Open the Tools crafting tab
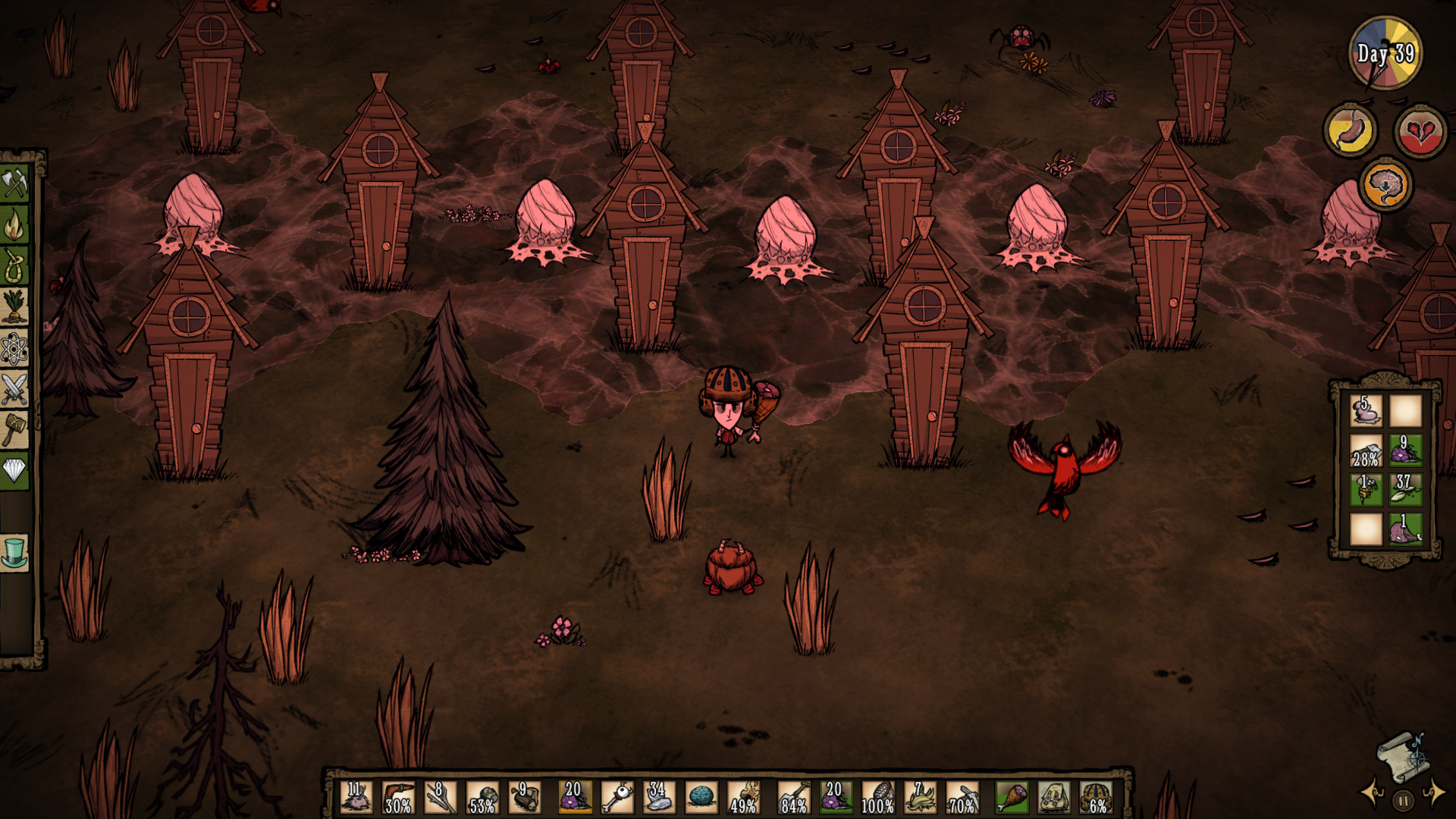The height and width of the screenshot is (819, 1456). [14, 183]
